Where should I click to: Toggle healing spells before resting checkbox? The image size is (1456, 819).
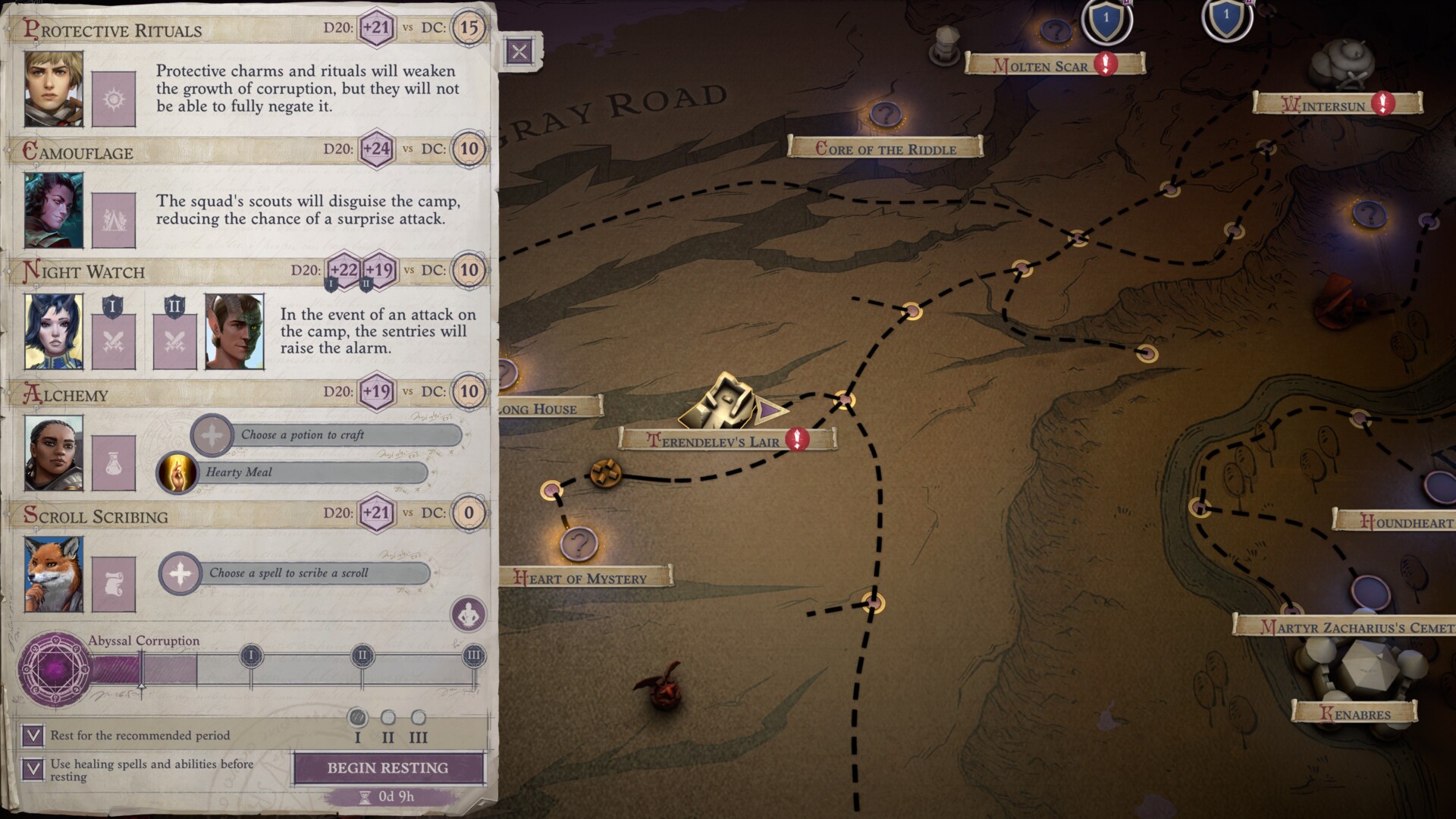tap(33, 769)
